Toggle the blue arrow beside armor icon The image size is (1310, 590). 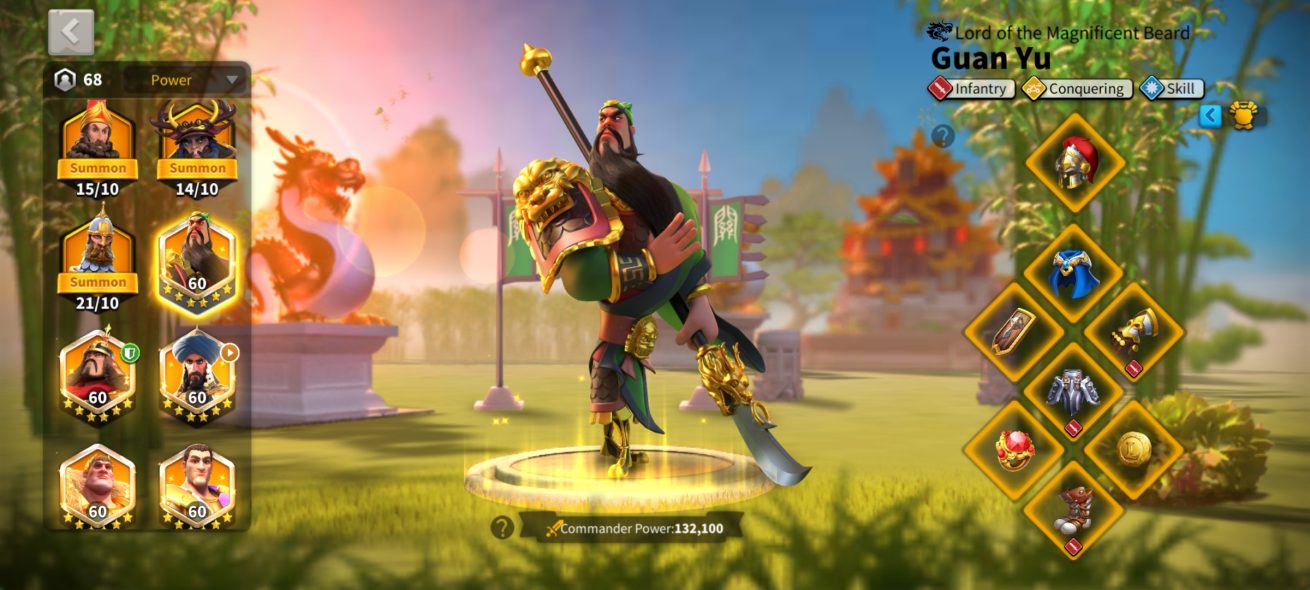pyautogui.click(x=1210, y=115)
